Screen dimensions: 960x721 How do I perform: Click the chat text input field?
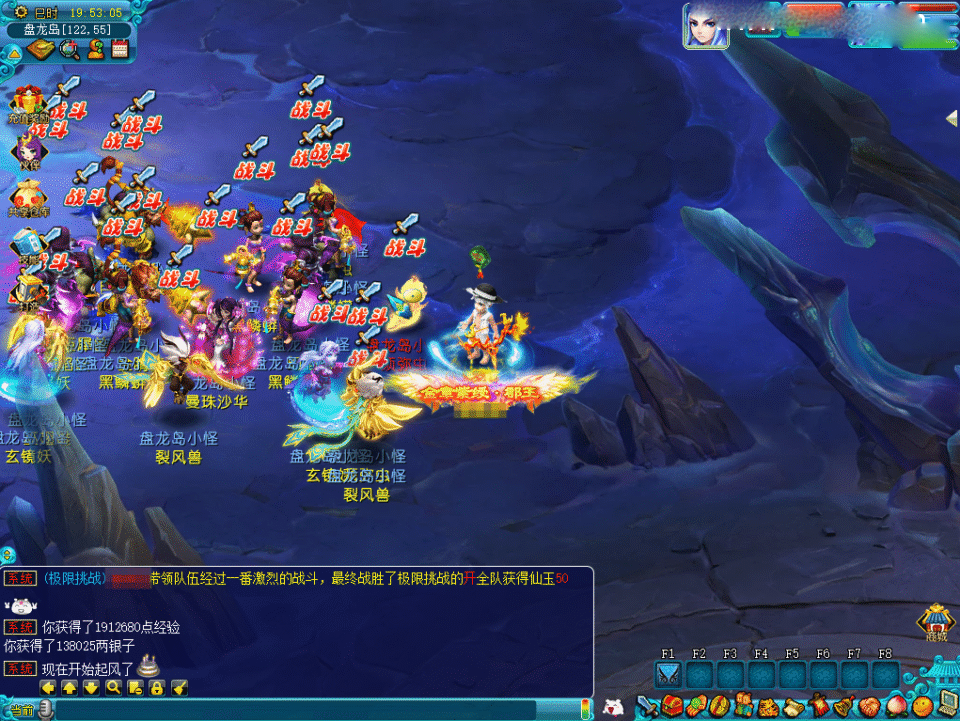click(x=300, y=710)
